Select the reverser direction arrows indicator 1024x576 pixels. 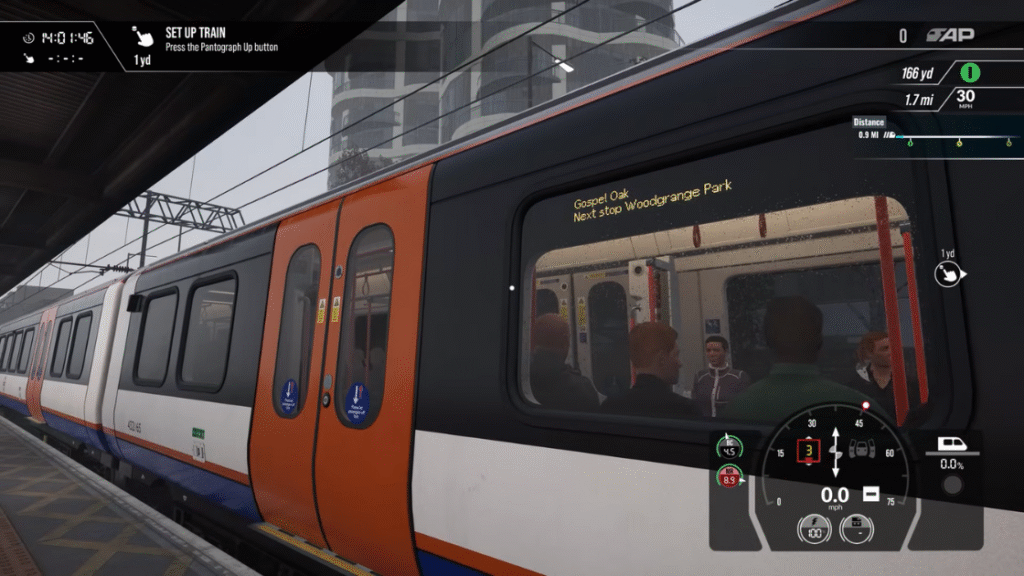tap(835, 451)
